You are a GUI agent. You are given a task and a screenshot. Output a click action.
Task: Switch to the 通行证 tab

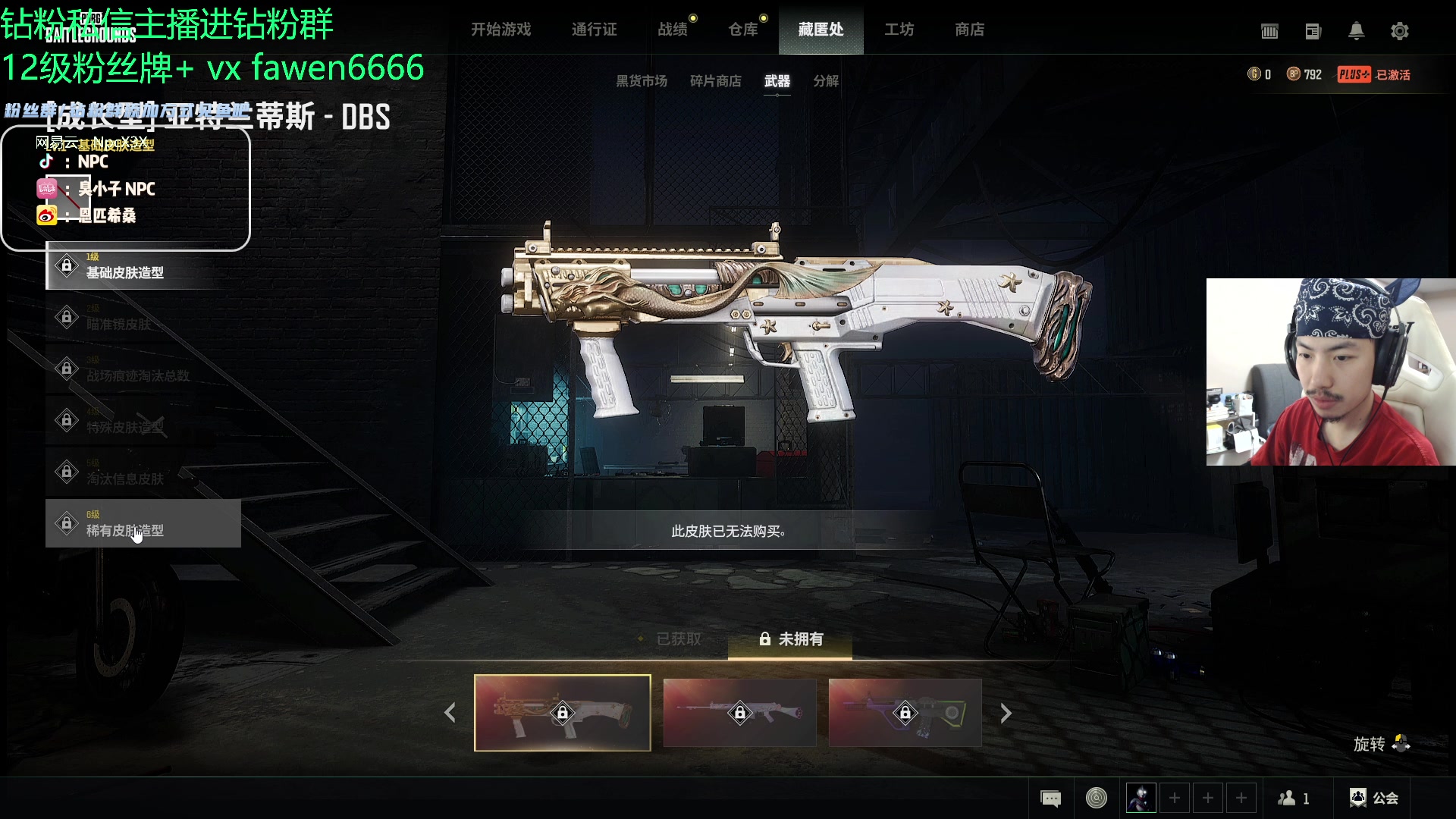(x=594, y=30)
